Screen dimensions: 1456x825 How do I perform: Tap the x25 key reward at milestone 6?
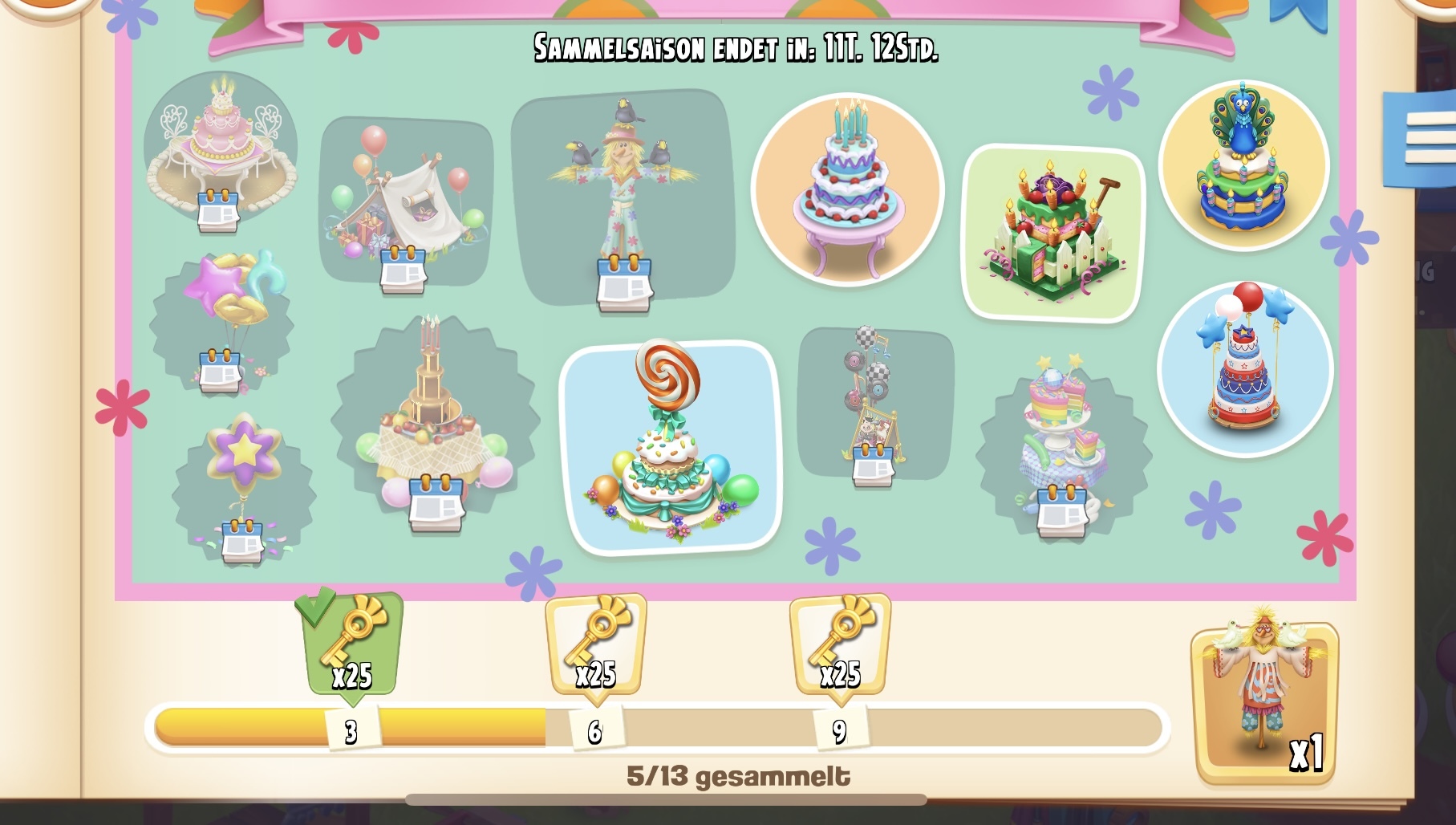[x=595, y=646]
